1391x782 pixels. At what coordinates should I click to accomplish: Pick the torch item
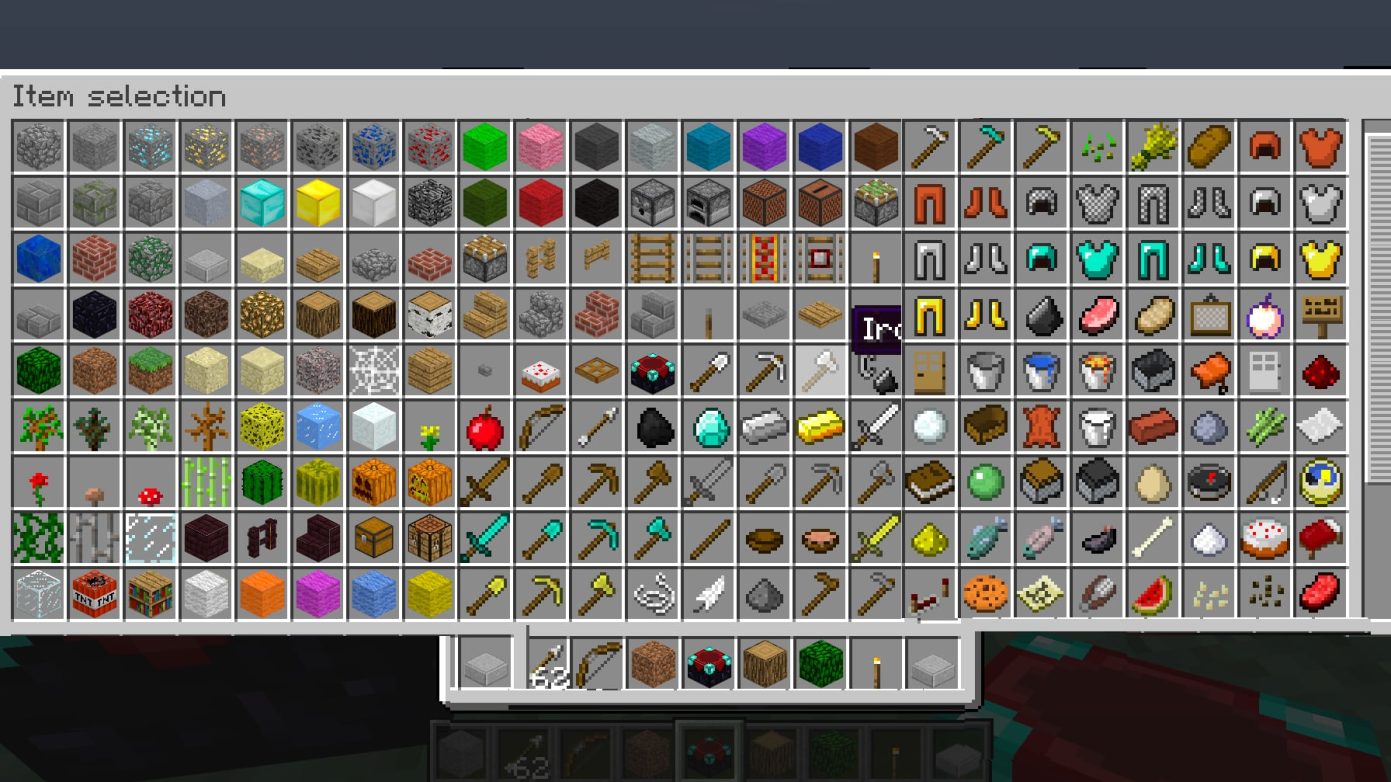pyautogui.click(x=875, y=256)
